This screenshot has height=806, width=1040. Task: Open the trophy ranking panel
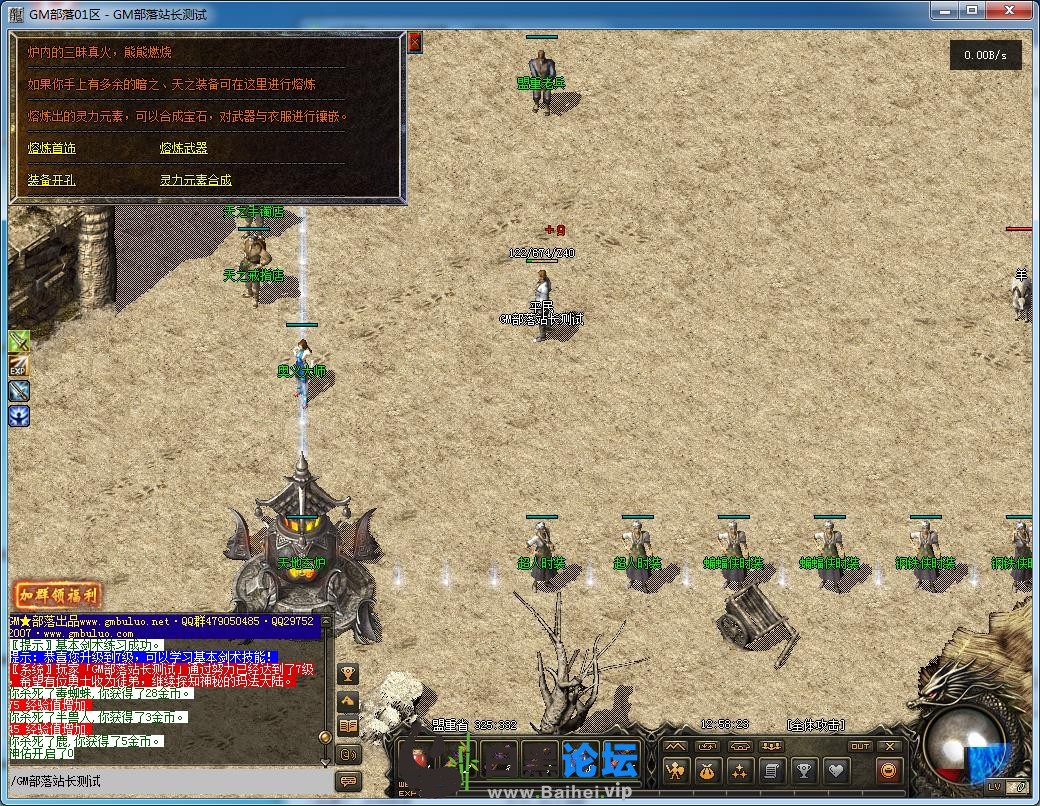tap(803, 771)
